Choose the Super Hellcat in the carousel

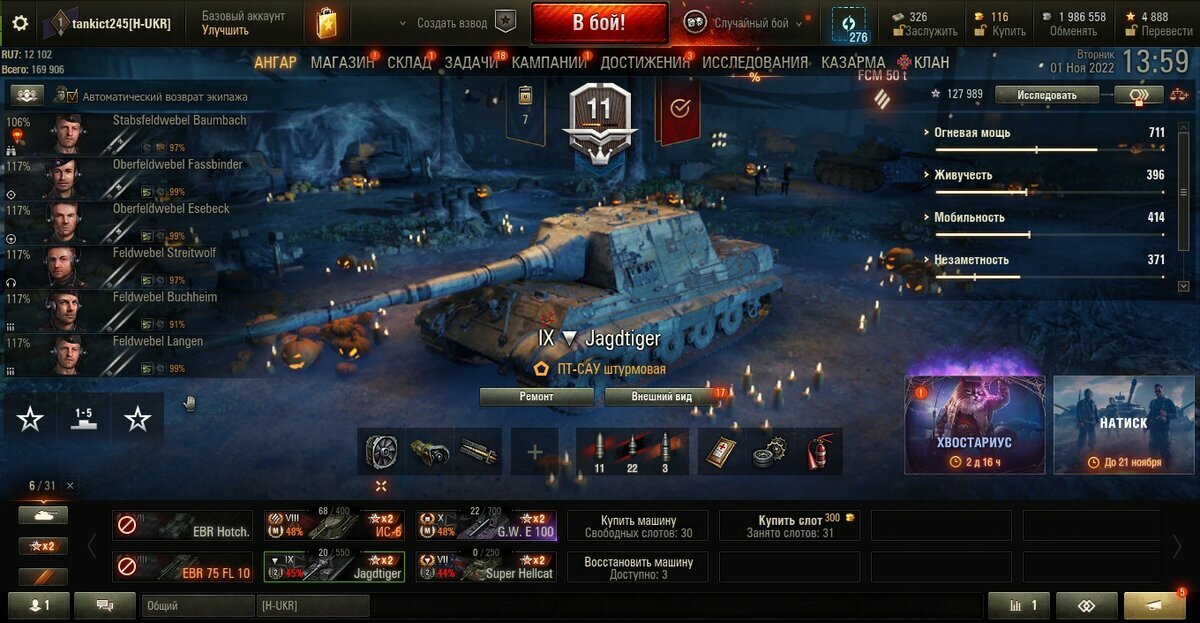pyautogui.click(x=486, y=567)
